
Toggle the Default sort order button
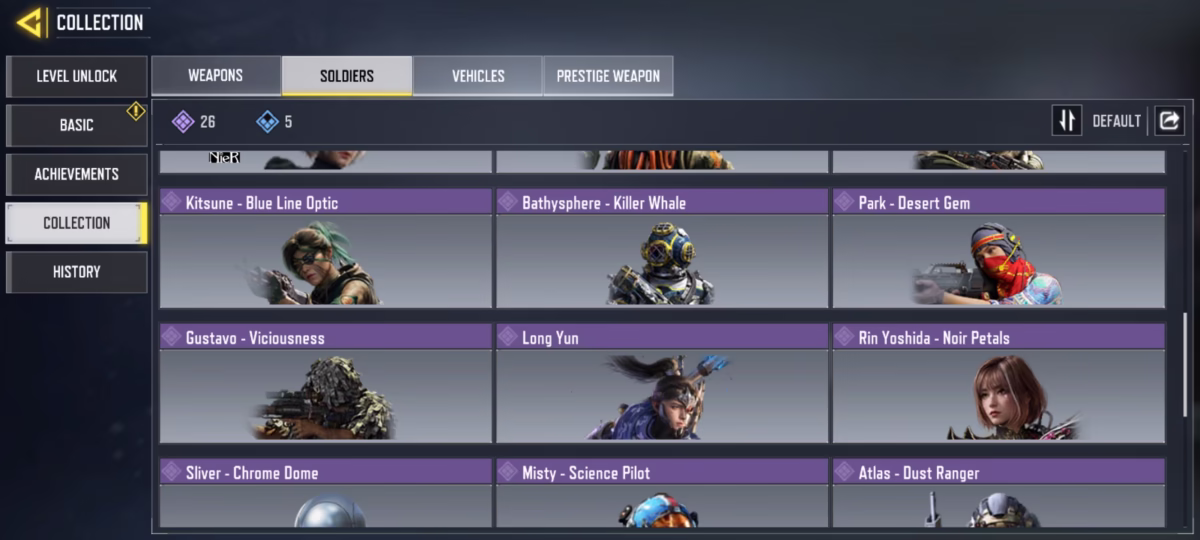(1067, 121)
